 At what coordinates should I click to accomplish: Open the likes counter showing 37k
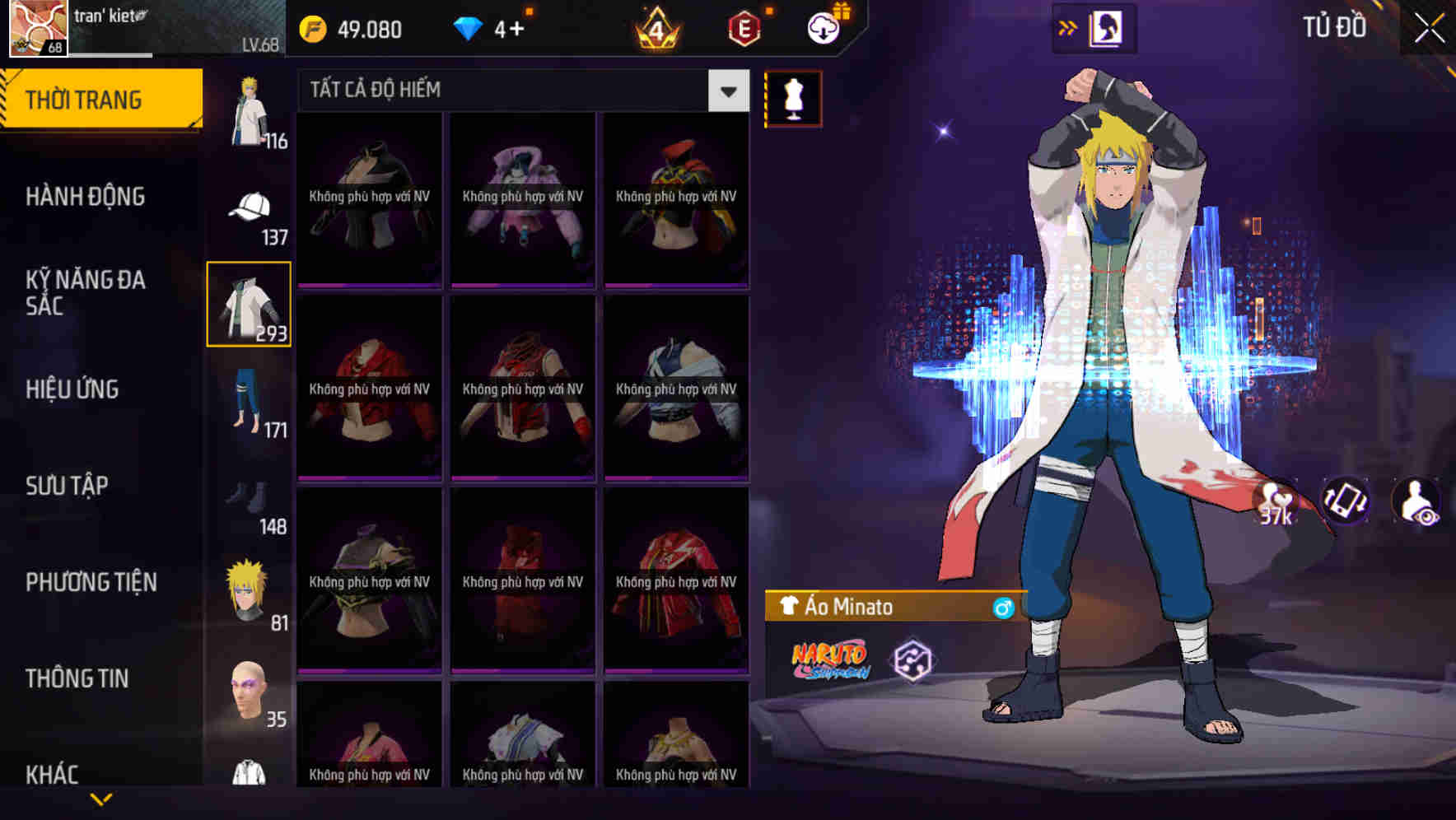pyautogui.click(x=1276, y=506)
